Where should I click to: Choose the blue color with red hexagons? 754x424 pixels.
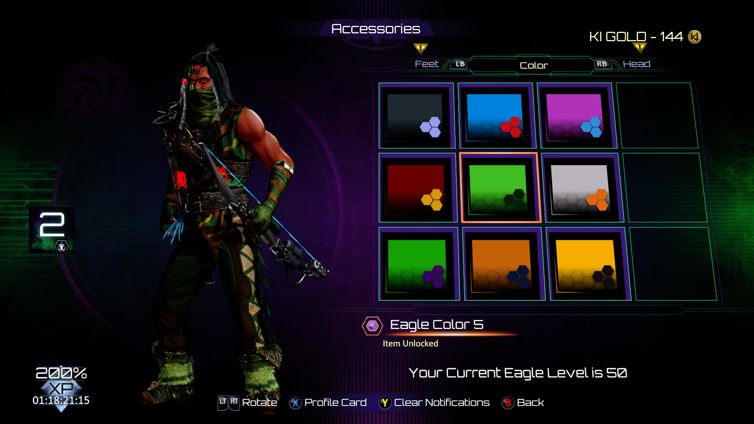(x=497, y=117)
